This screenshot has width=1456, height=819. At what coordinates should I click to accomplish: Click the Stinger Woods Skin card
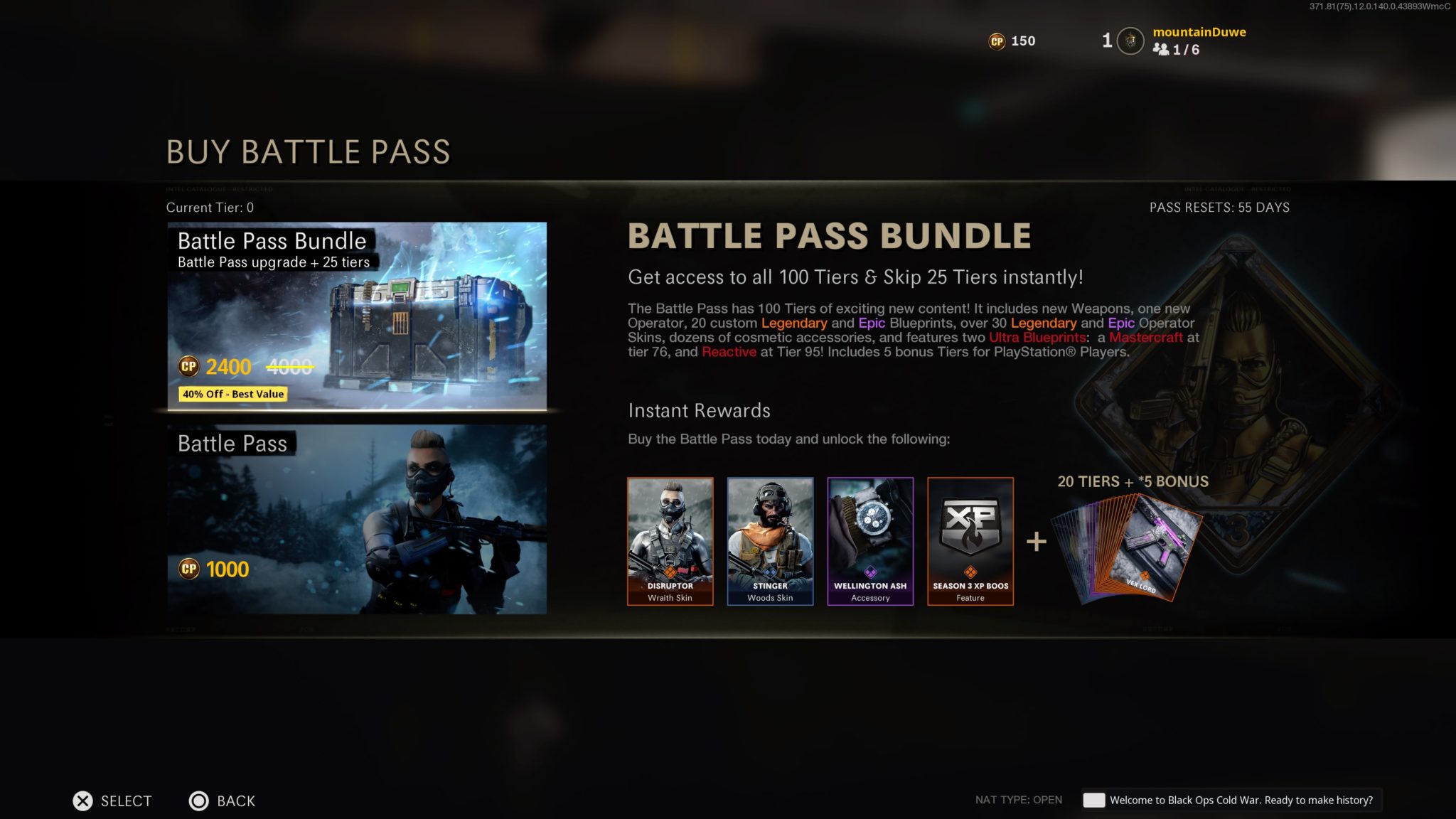[x=770, y=540]
